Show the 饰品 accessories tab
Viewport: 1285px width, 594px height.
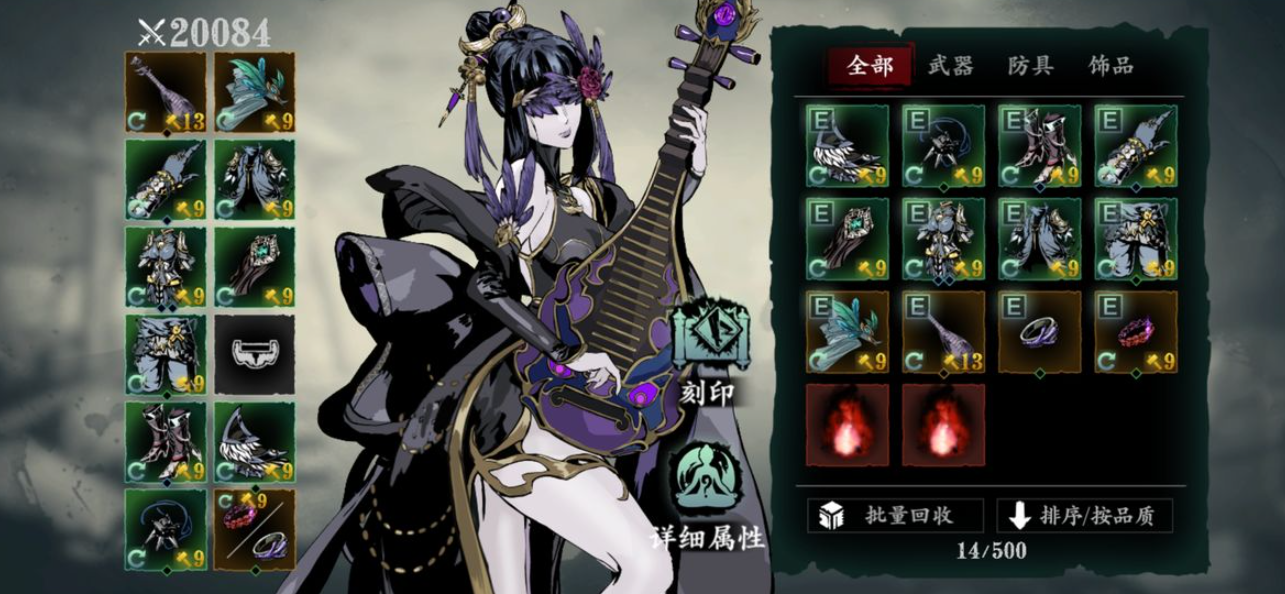tap(1111, 66)
